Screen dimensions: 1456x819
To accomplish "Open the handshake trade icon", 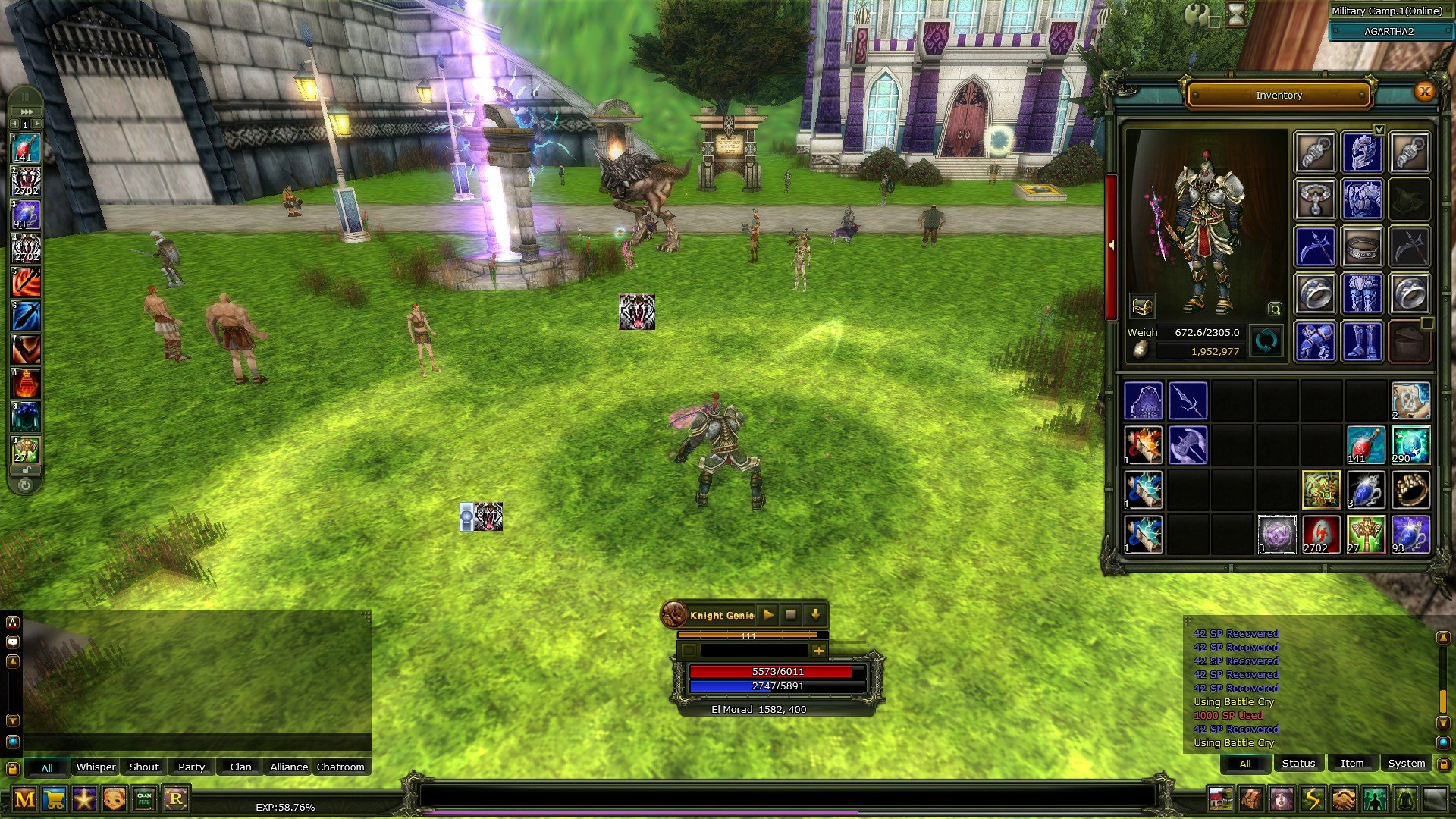I will coord(1344,799).
